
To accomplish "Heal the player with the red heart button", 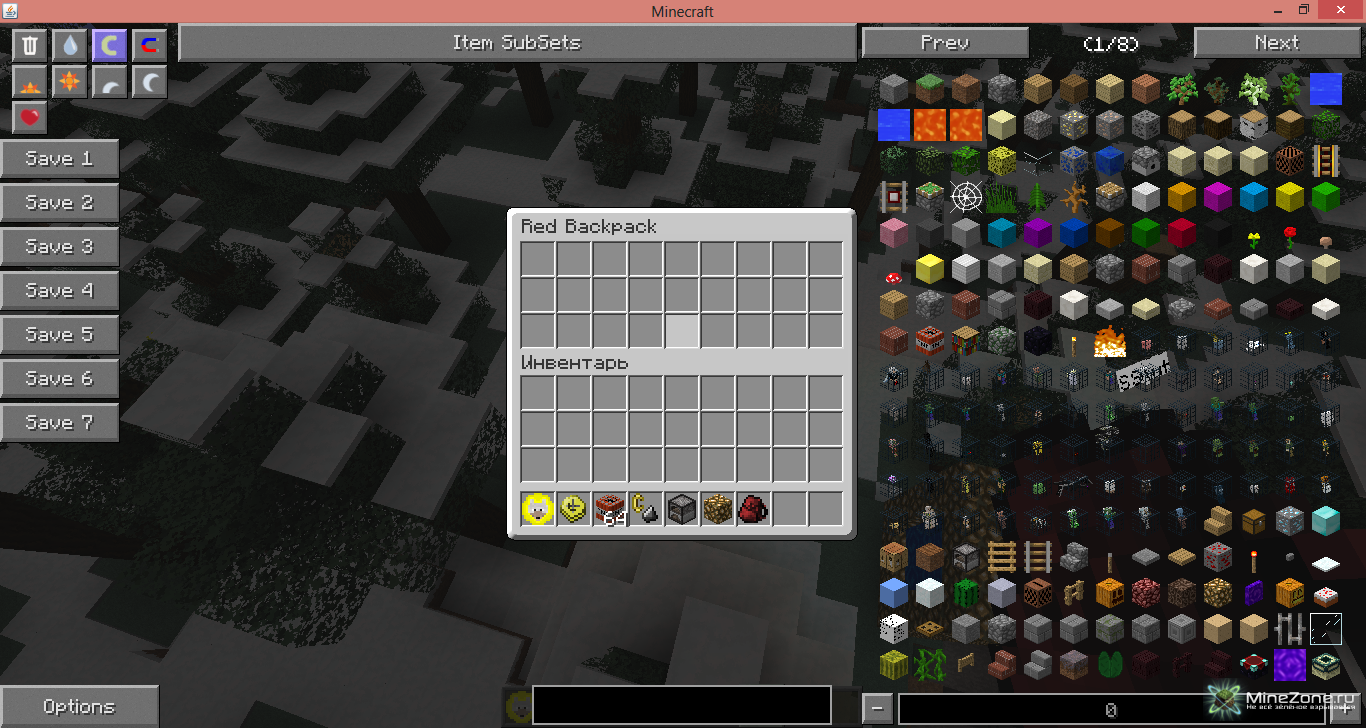I will pyautogui.click(x=30, y=118).
